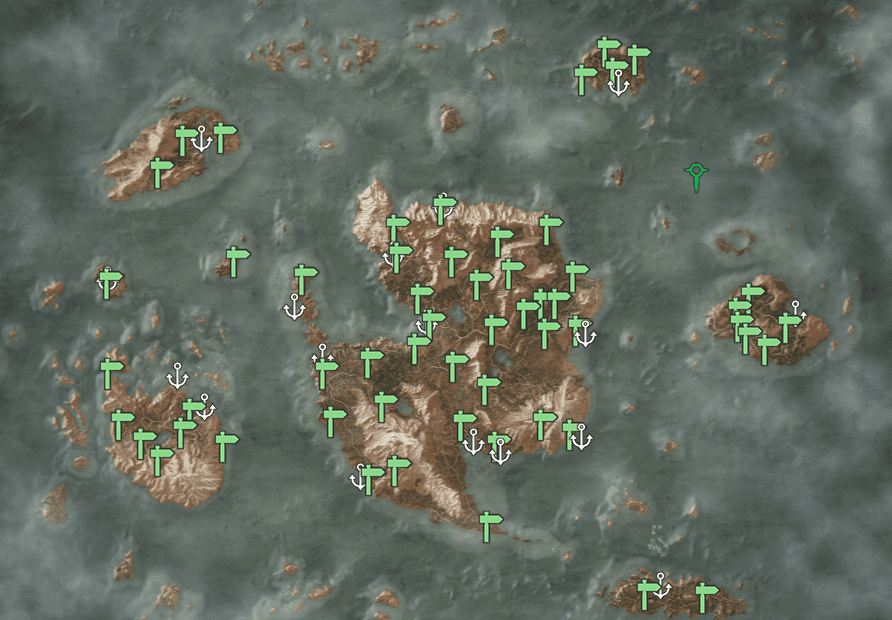Screen dimensions: 892x620
Task: Choose the signpost at main island's southern tip
Action: point(488,526)
